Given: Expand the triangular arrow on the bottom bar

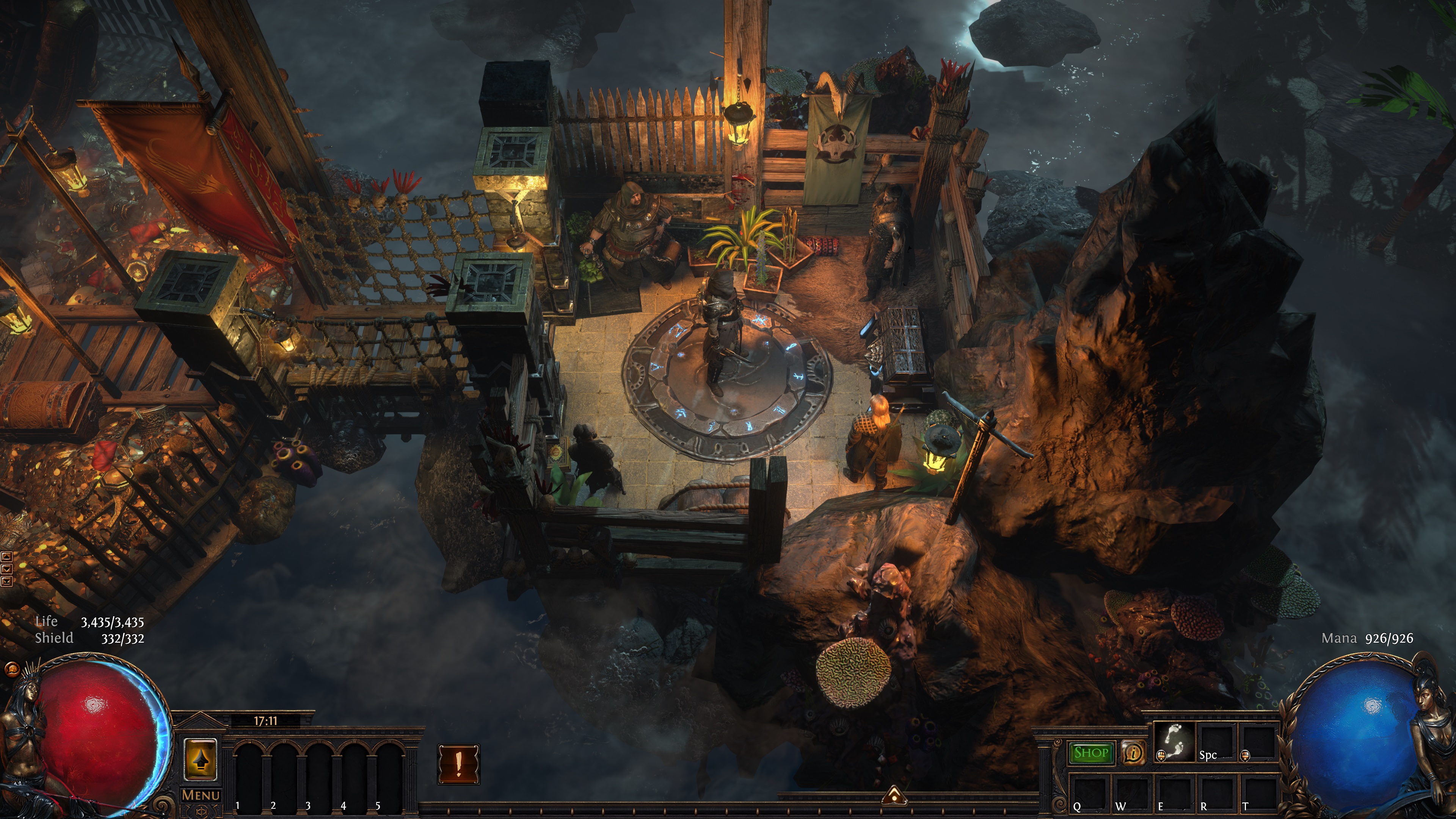Looking at the screenshot, I should pyautogui.click(x=894, y=796).
